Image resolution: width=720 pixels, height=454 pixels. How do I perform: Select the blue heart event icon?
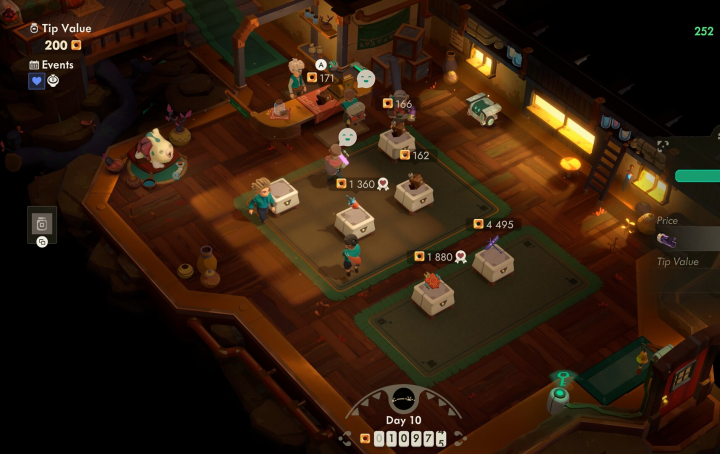click(36, 82)
